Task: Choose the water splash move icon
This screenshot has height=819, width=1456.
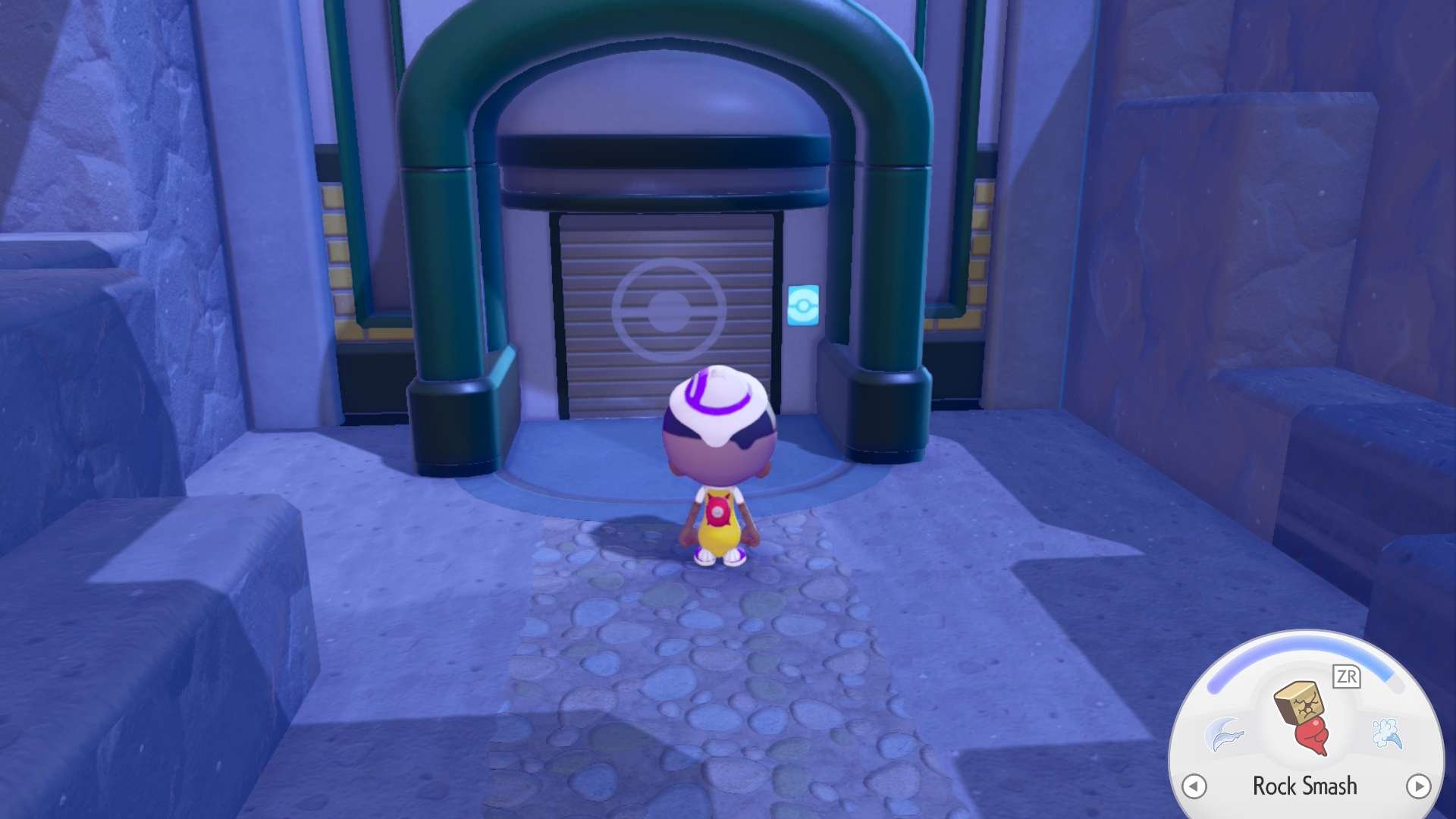Action: click(1387, 733)
